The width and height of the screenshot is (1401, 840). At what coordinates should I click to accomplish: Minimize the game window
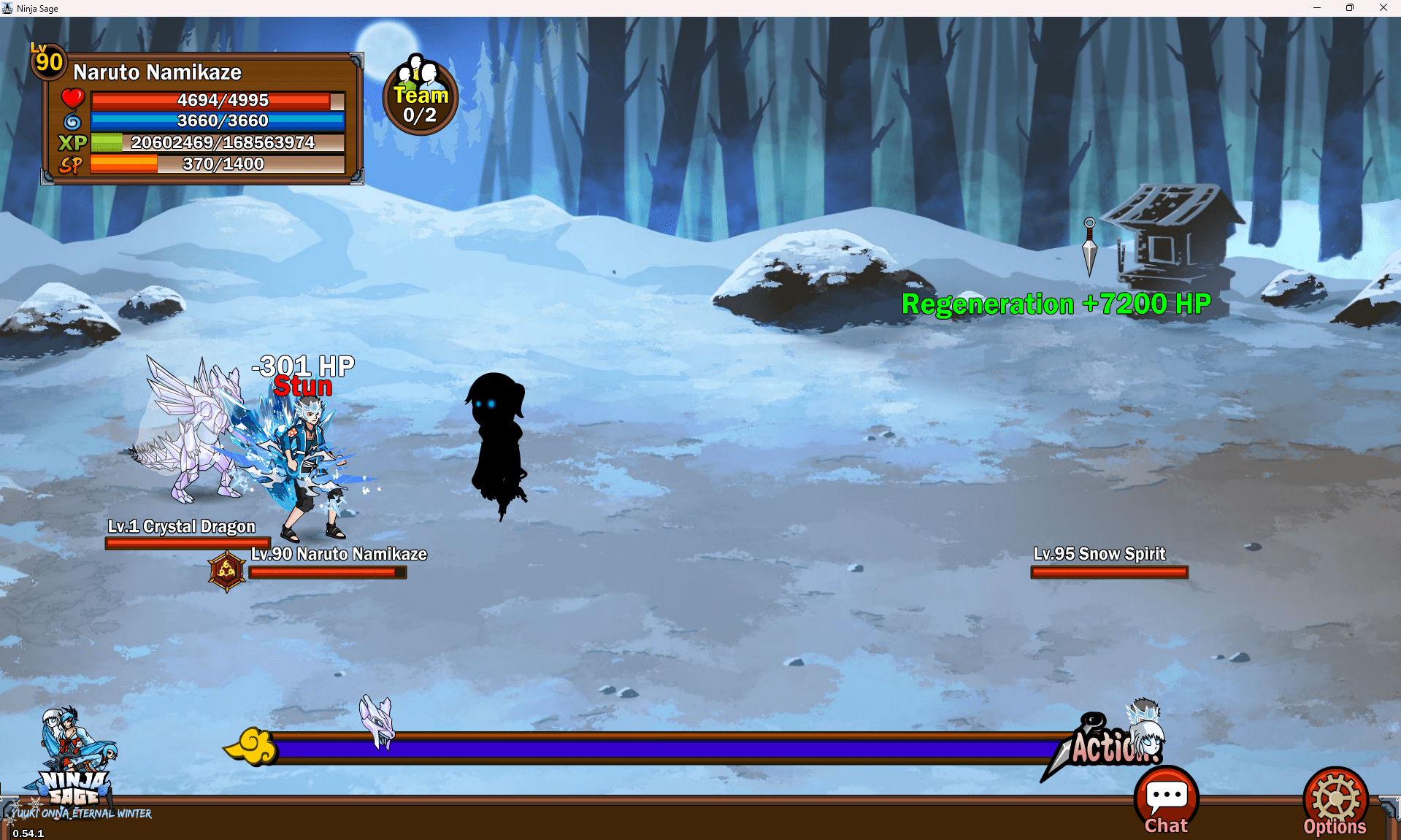pyautogui.click(x=1317, y=8)
